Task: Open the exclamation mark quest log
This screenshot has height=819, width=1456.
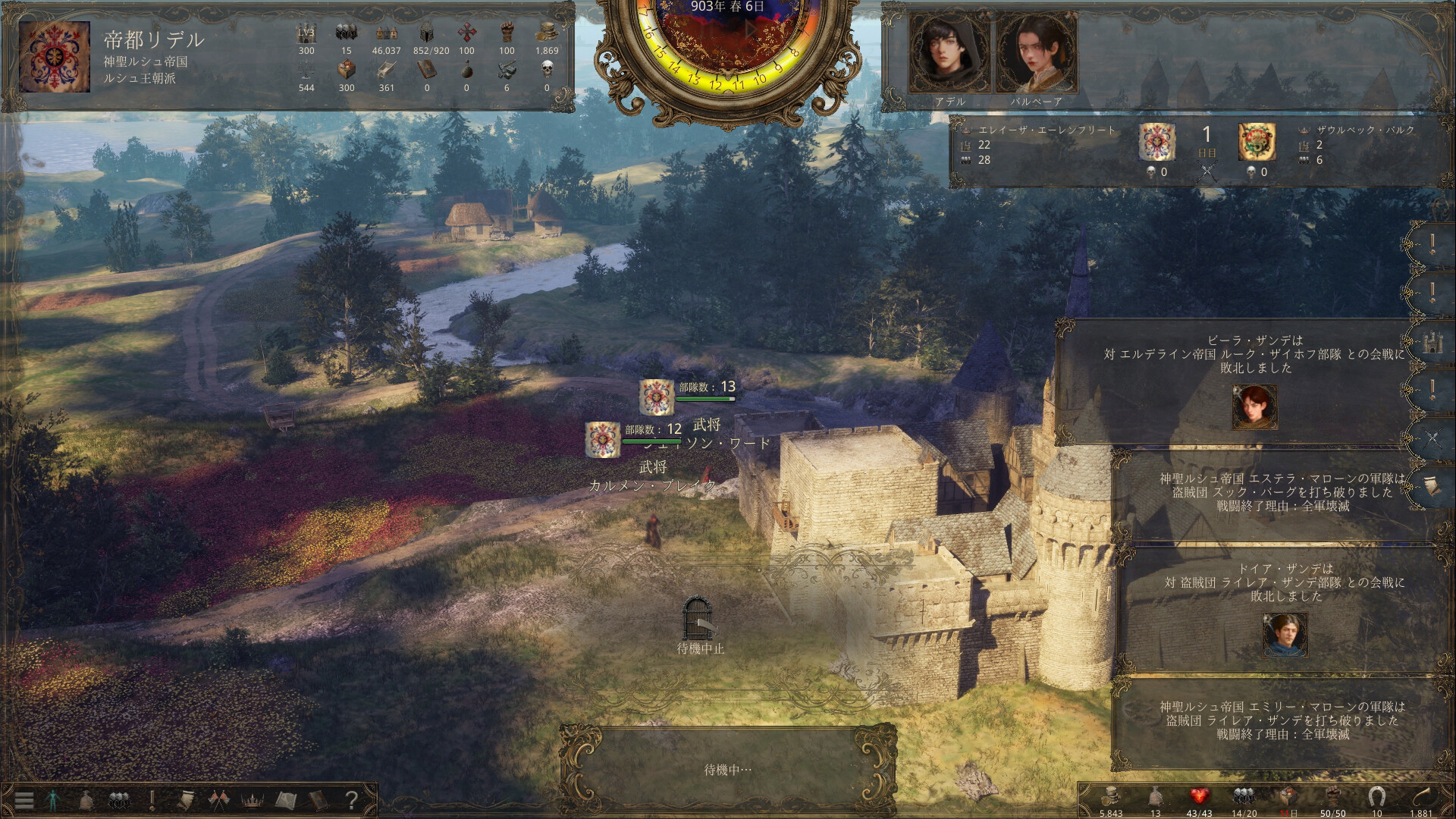Action: [152, 800]
